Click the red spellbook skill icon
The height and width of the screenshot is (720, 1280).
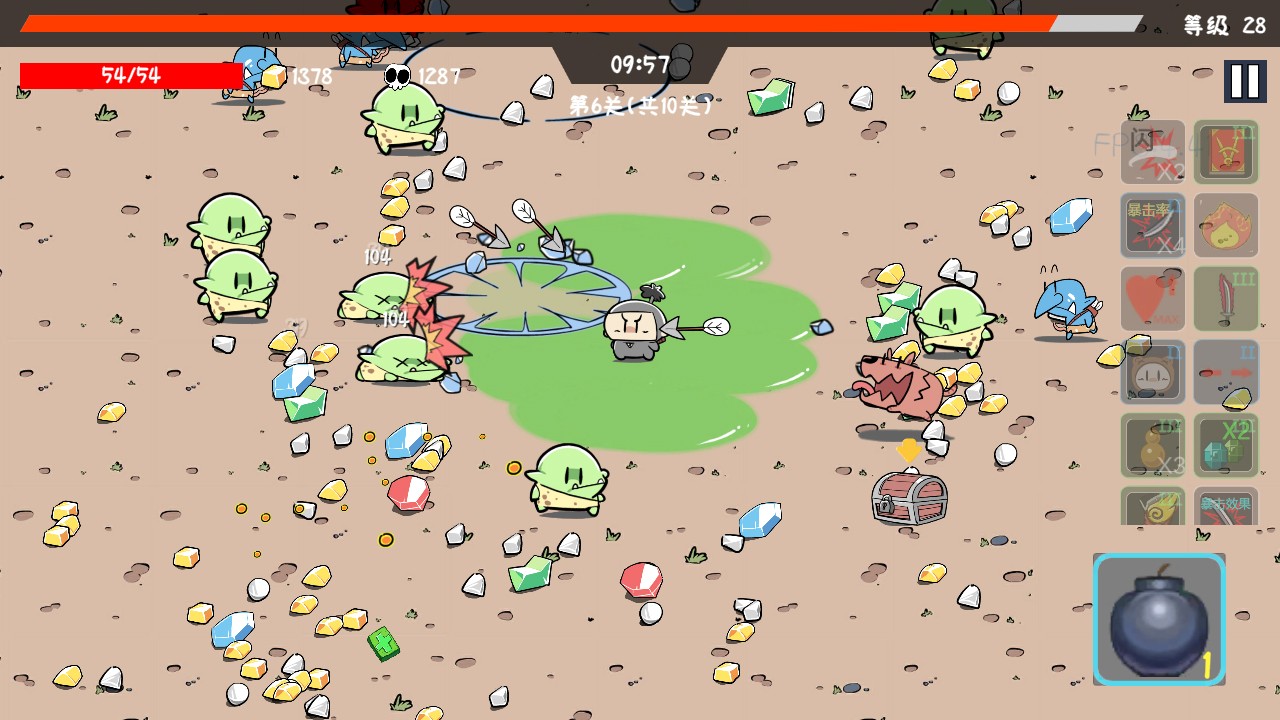pos(1226,152)
